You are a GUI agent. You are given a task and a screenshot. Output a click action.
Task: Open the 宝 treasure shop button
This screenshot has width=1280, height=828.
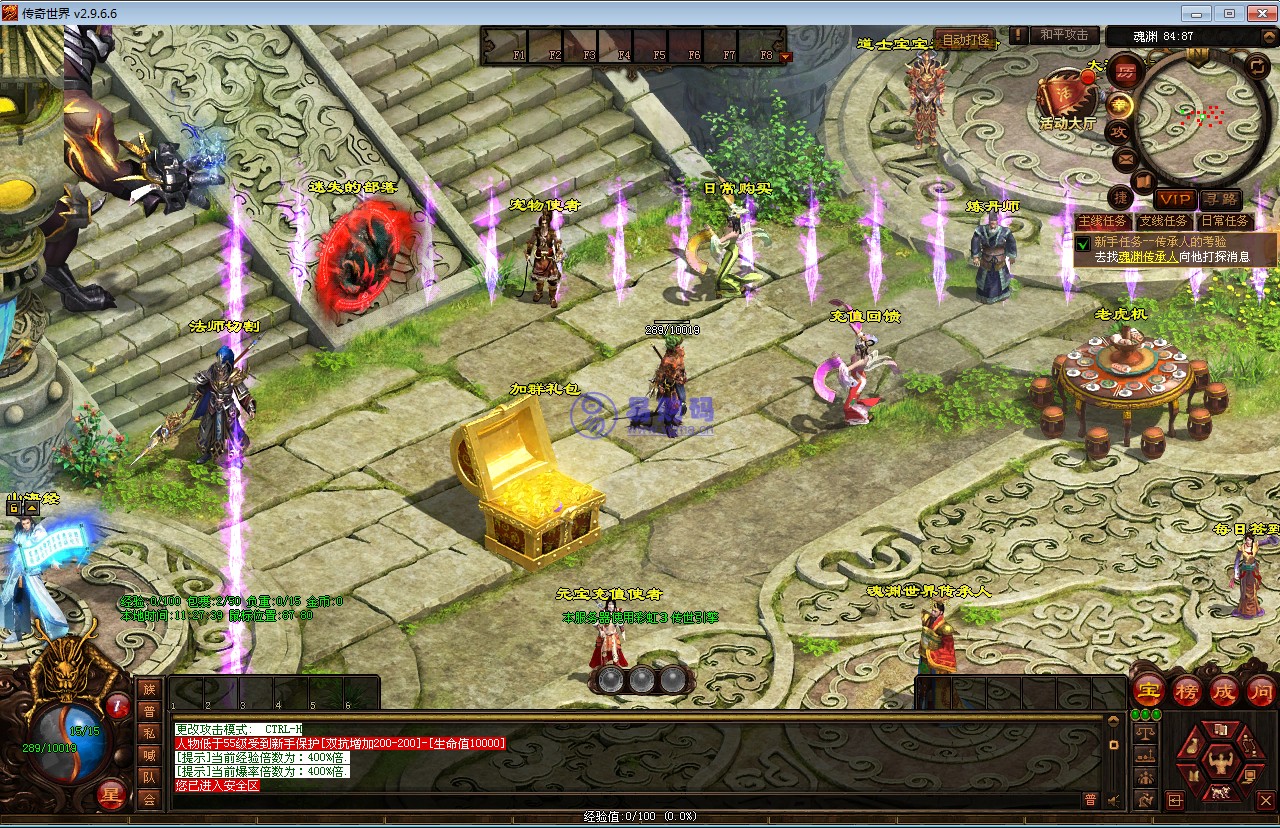pyautogui.click(x=1146, y=690)
